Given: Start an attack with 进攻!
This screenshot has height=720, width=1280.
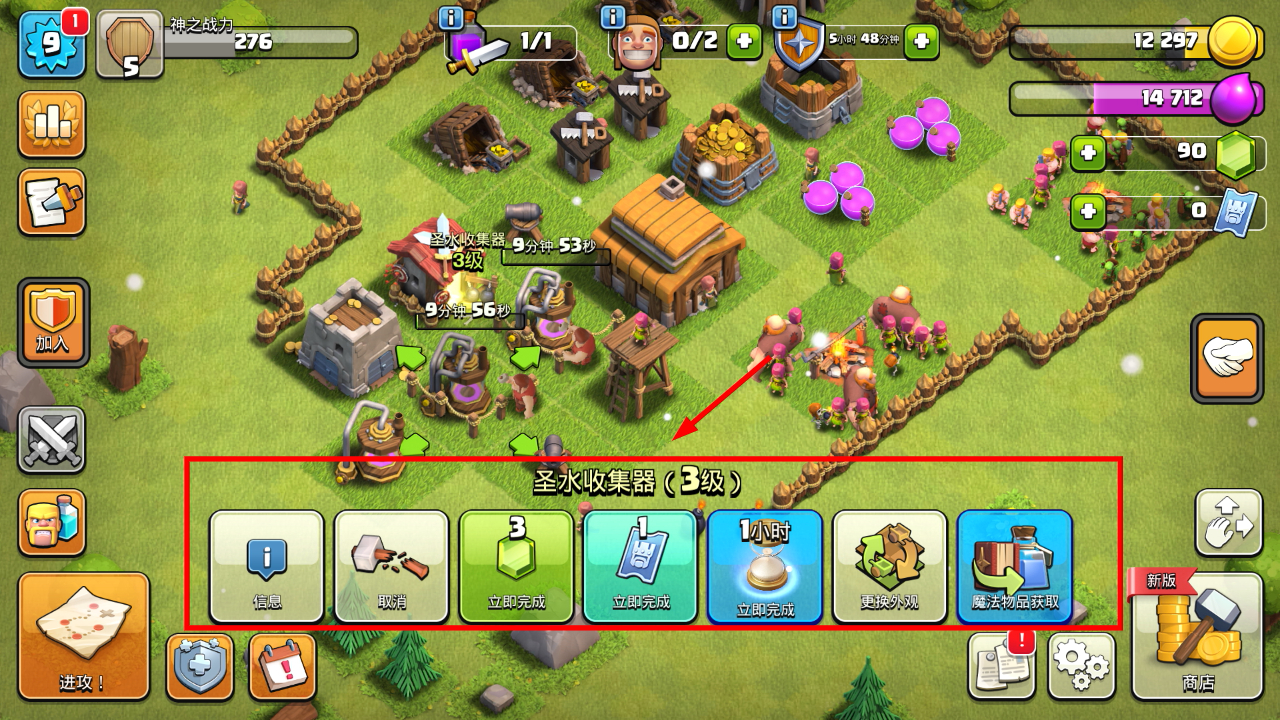Looking at the screenshot, I should click(83, 636).
